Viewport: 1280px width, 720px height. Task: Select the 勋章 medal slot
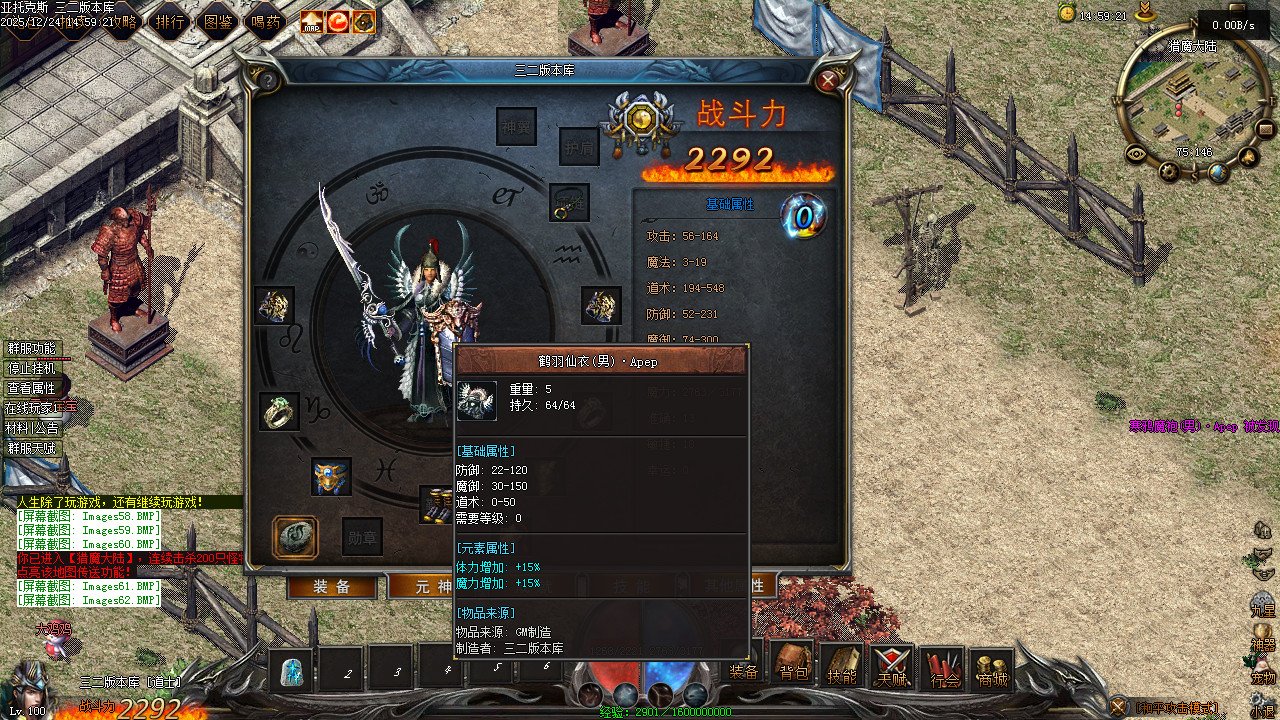[362, 537]
